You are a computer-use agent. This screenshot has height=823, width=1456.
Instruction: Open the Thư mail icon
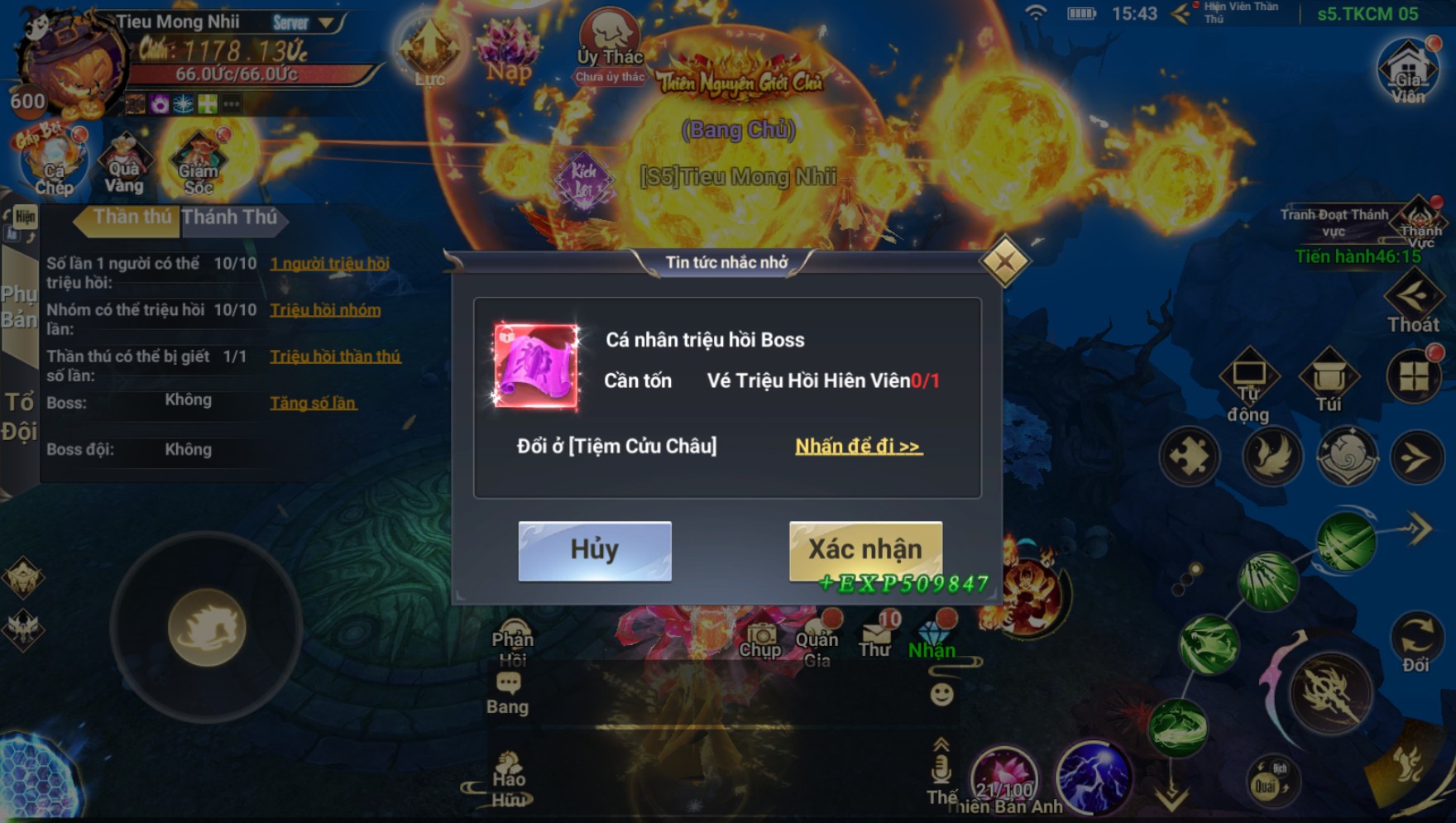click(x=875, y=639)
